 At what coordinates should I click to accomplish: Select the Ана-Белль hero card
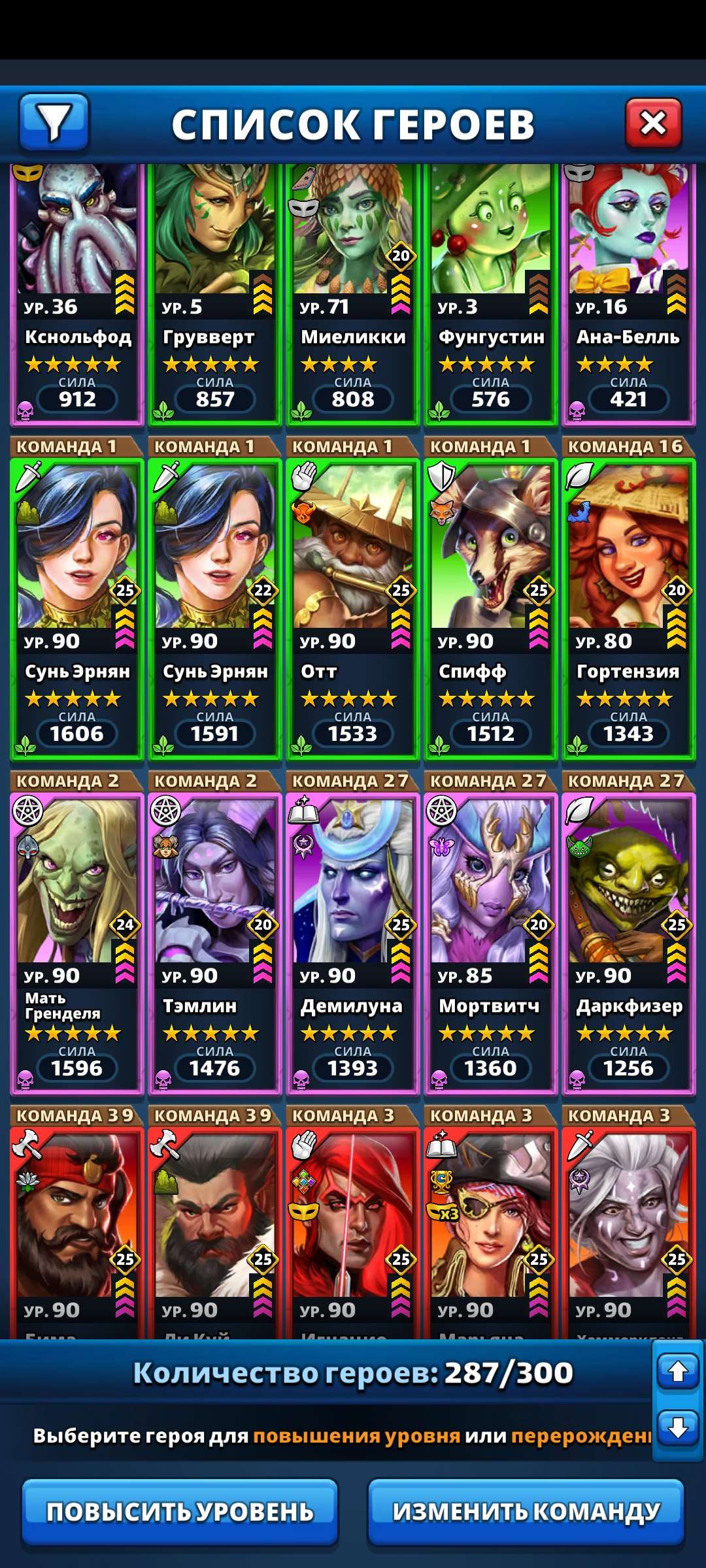[x=628, y=294]
